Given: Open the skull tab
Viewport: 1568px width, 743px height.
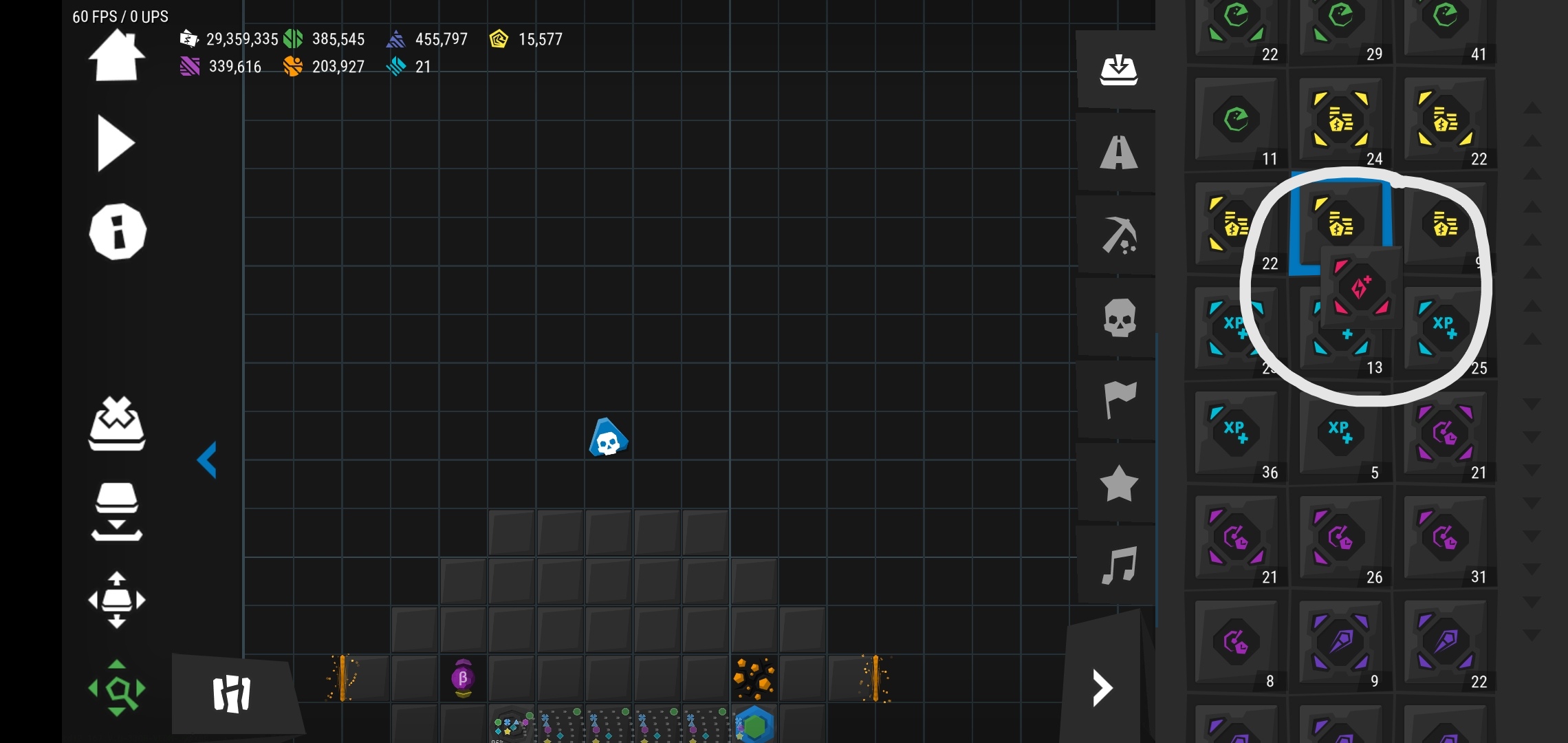Looking at the screenshot, I should point(1118,318).
